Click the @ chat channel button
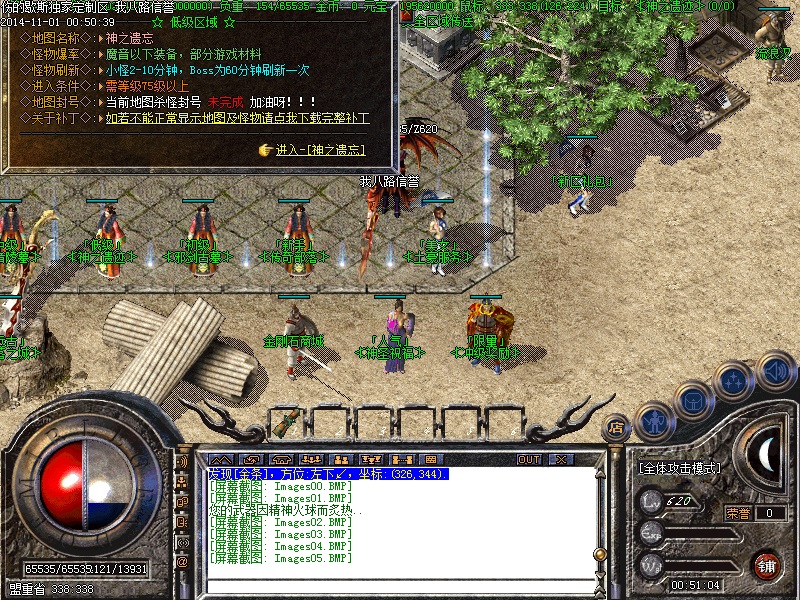Screen dimensions: 800x600 183,563
